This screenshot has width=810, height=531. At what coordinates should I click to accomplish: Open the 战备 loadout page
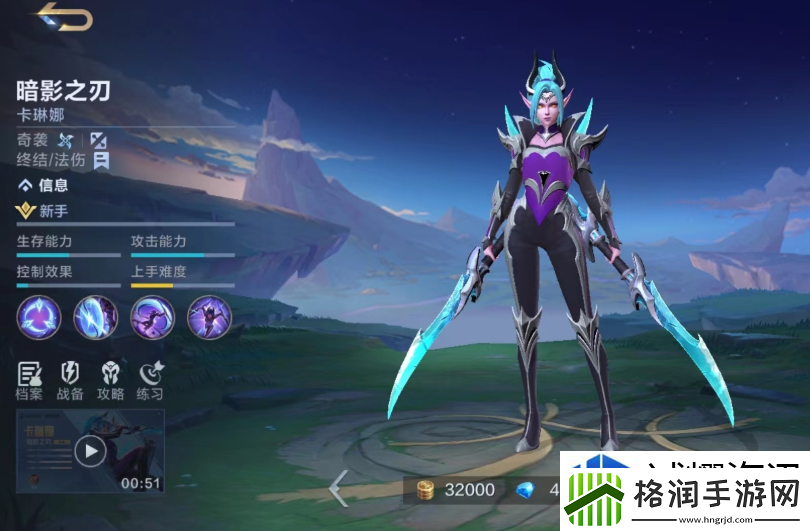(70, 380)
